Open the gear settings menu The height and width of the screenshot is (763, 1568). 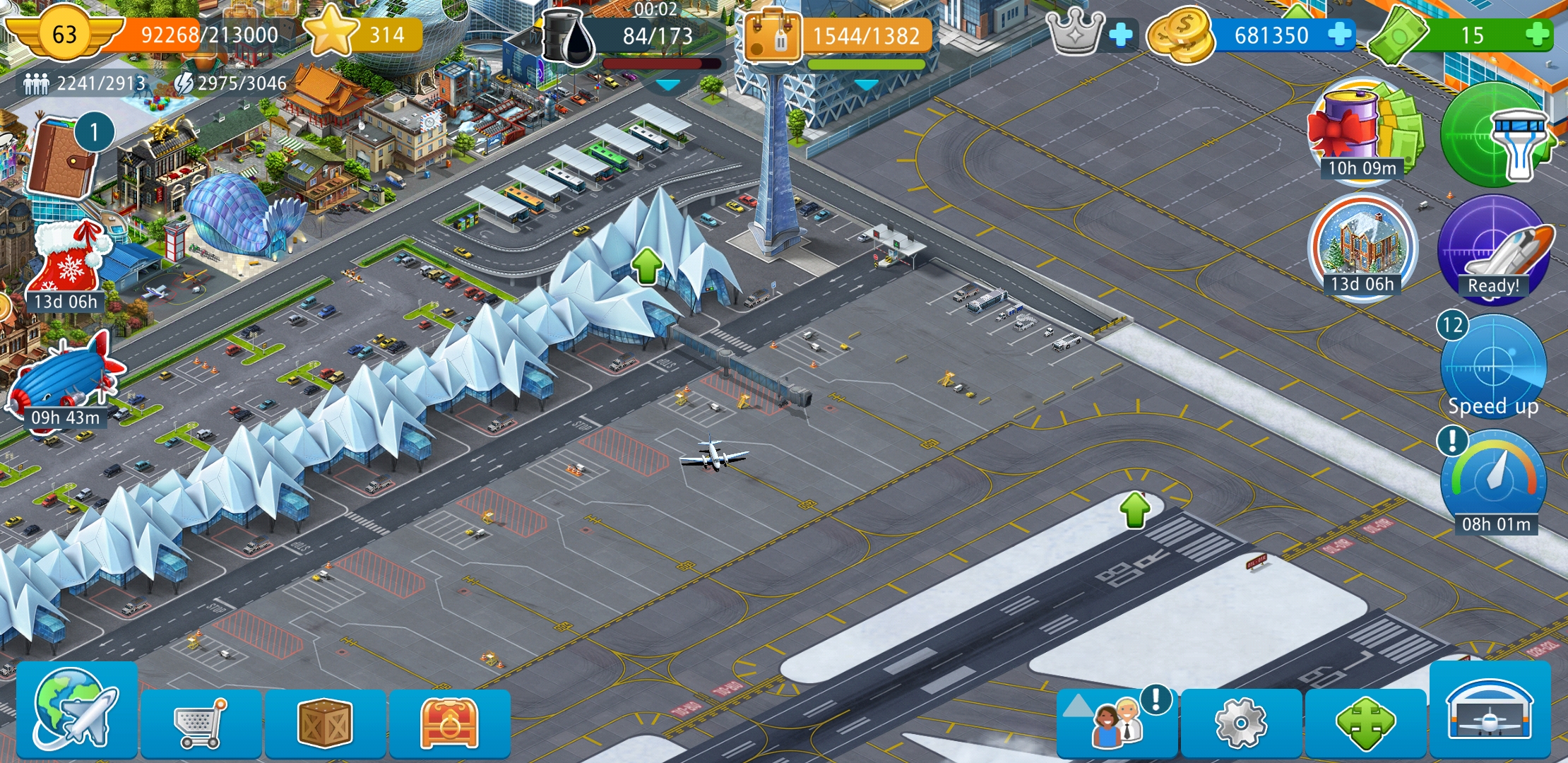[1241, 722]
